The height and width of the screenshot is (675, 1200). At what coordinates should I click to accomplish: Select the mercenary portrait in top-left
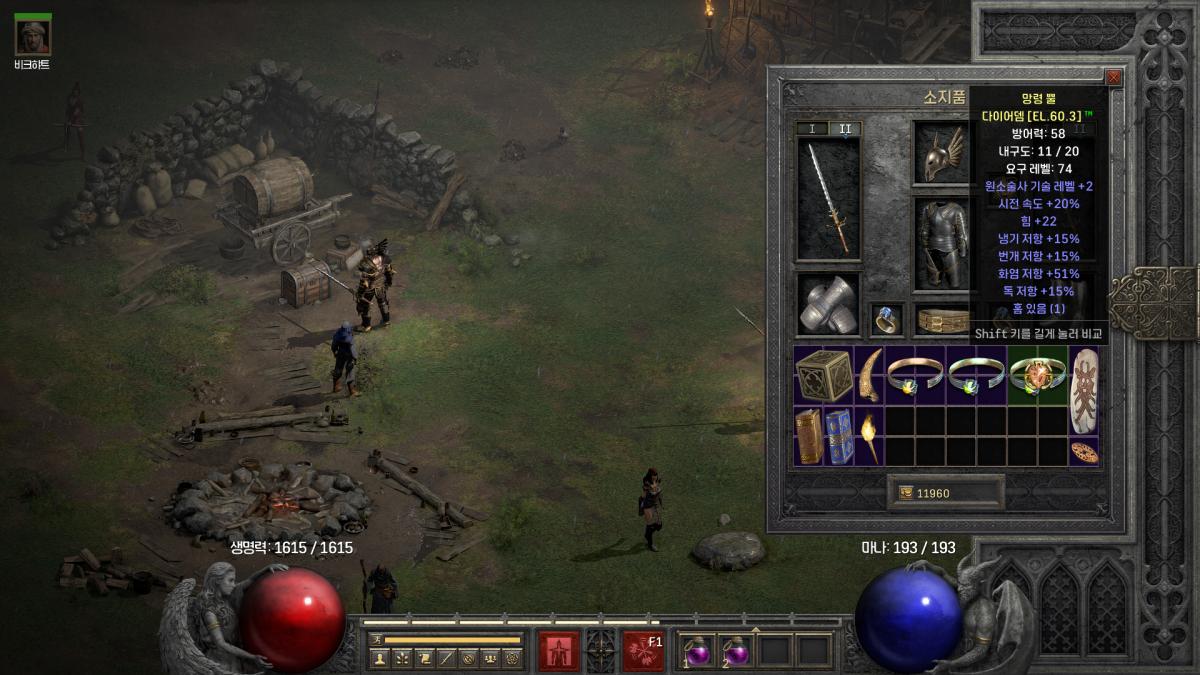[33, 36]
